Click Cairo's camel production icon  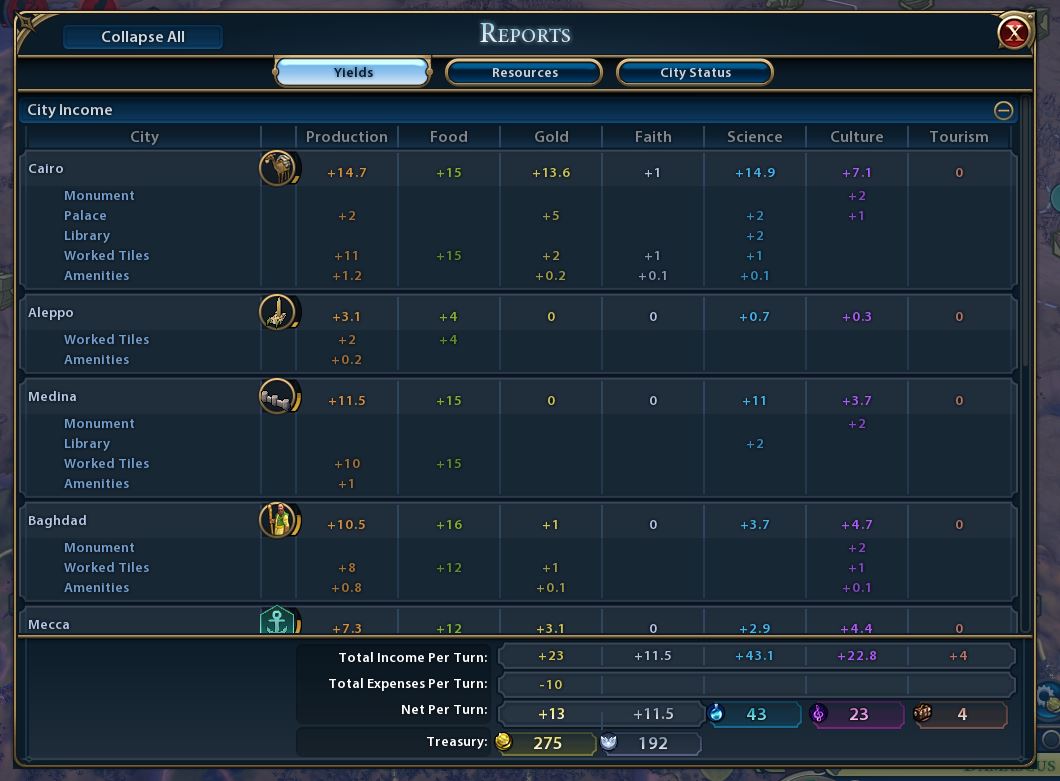pos(278,169)
